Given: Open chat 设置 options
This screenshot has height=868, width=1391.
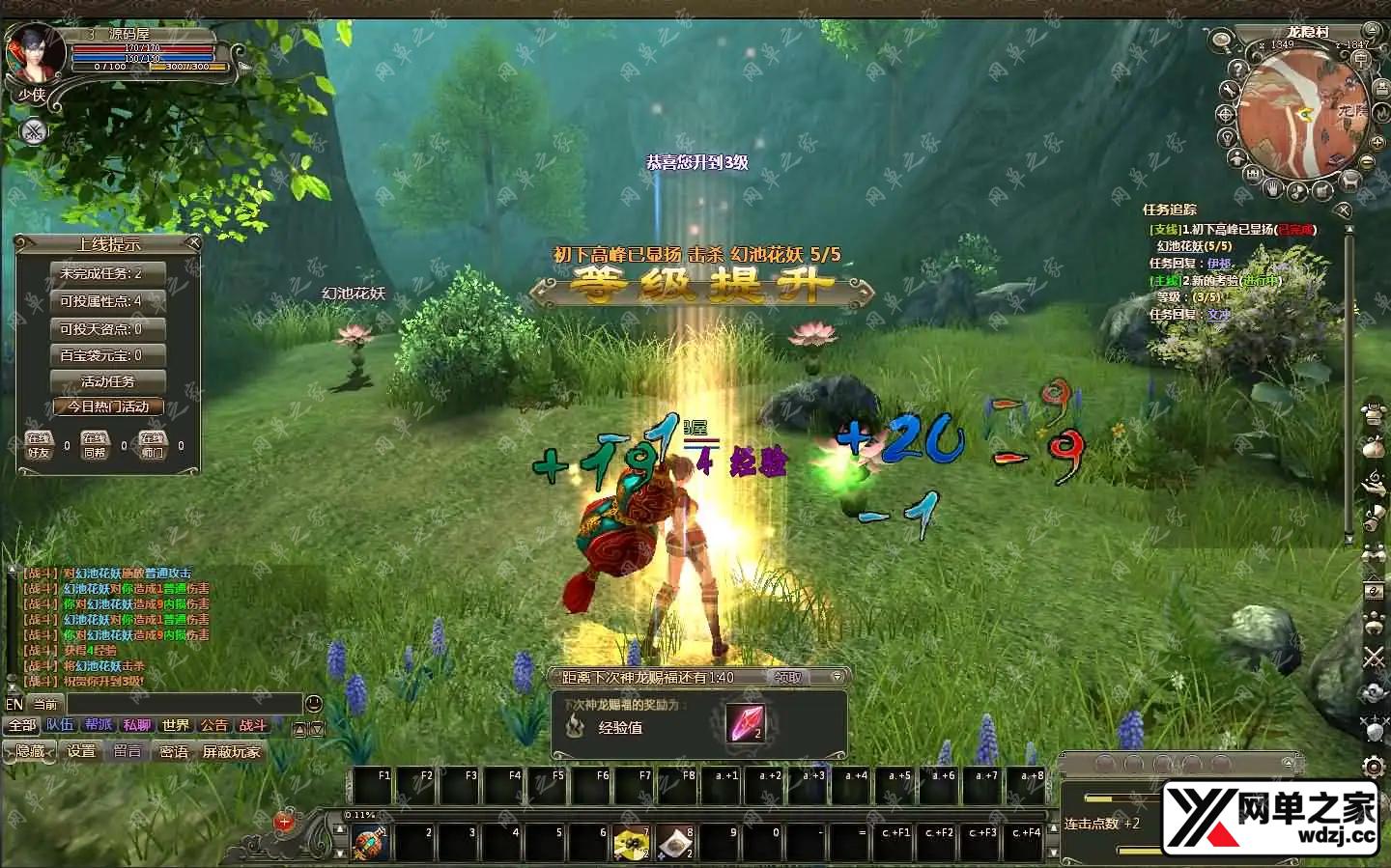Looking at the screenshot, I should [81, 751].
